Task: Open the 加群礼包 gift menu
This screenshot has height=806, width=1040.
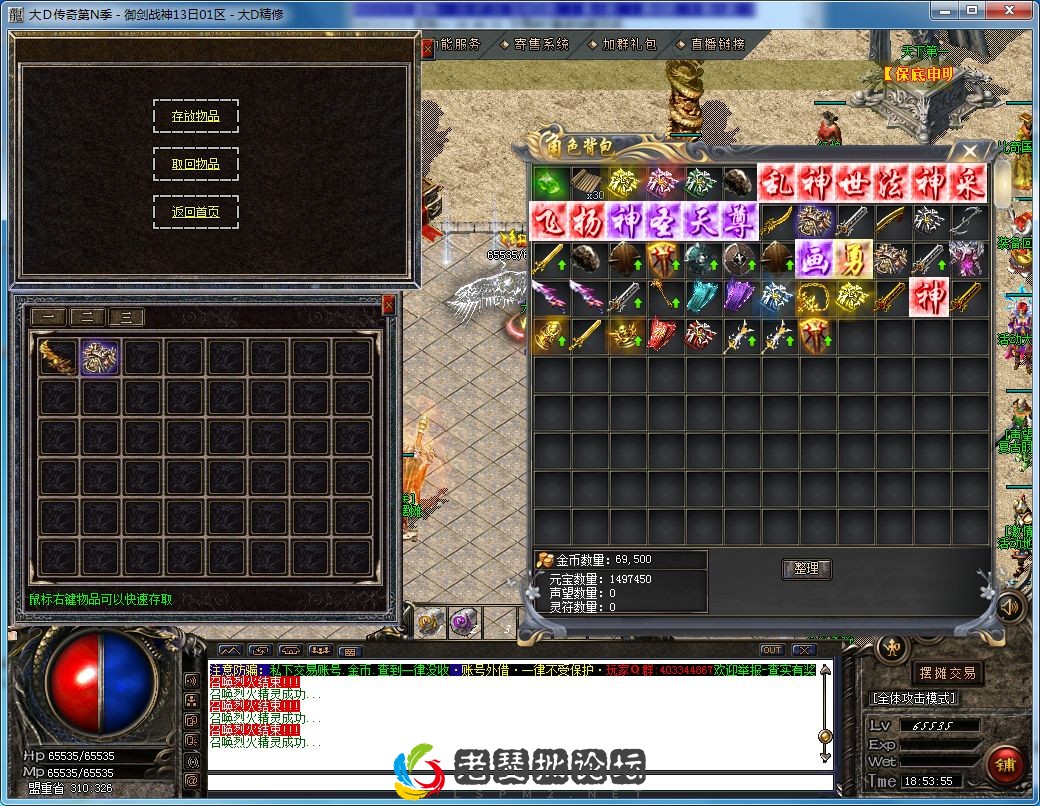Action: 623,44
